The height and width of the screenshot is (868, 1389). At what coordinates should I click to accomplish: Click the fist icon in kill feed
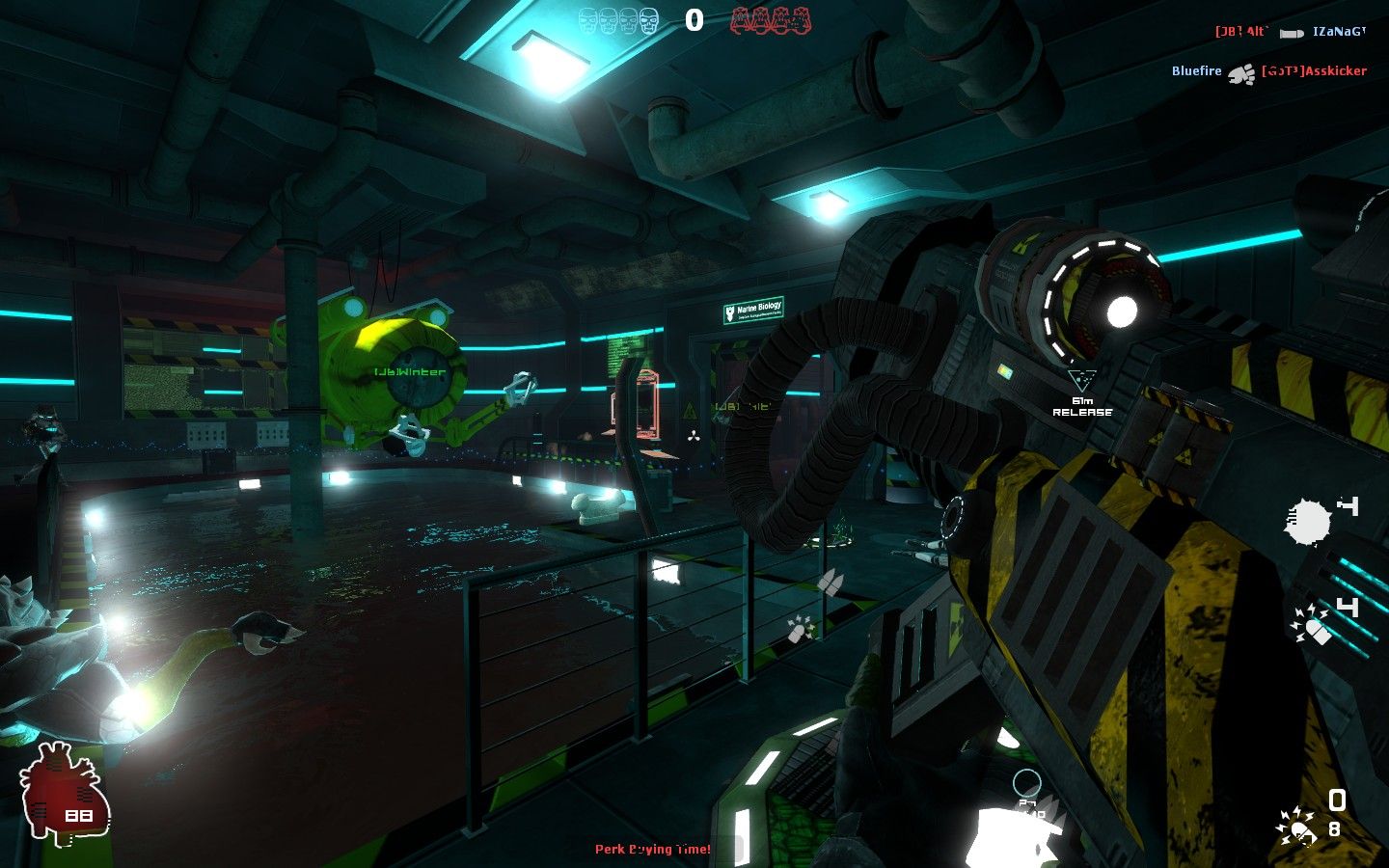[x=1241, y=73]
